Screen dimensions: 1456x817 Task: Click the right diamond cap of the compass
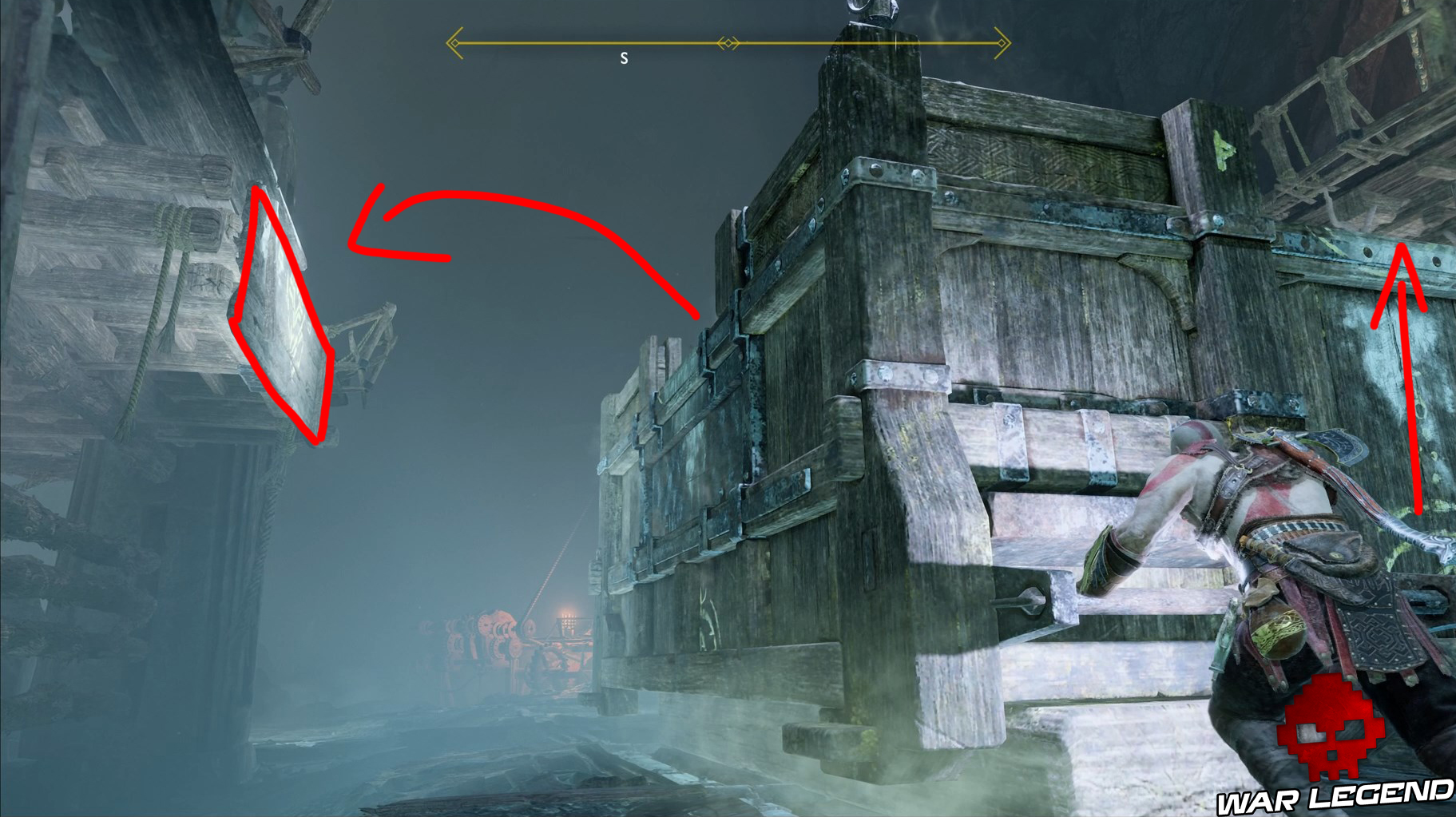(x=1002, y=43)
